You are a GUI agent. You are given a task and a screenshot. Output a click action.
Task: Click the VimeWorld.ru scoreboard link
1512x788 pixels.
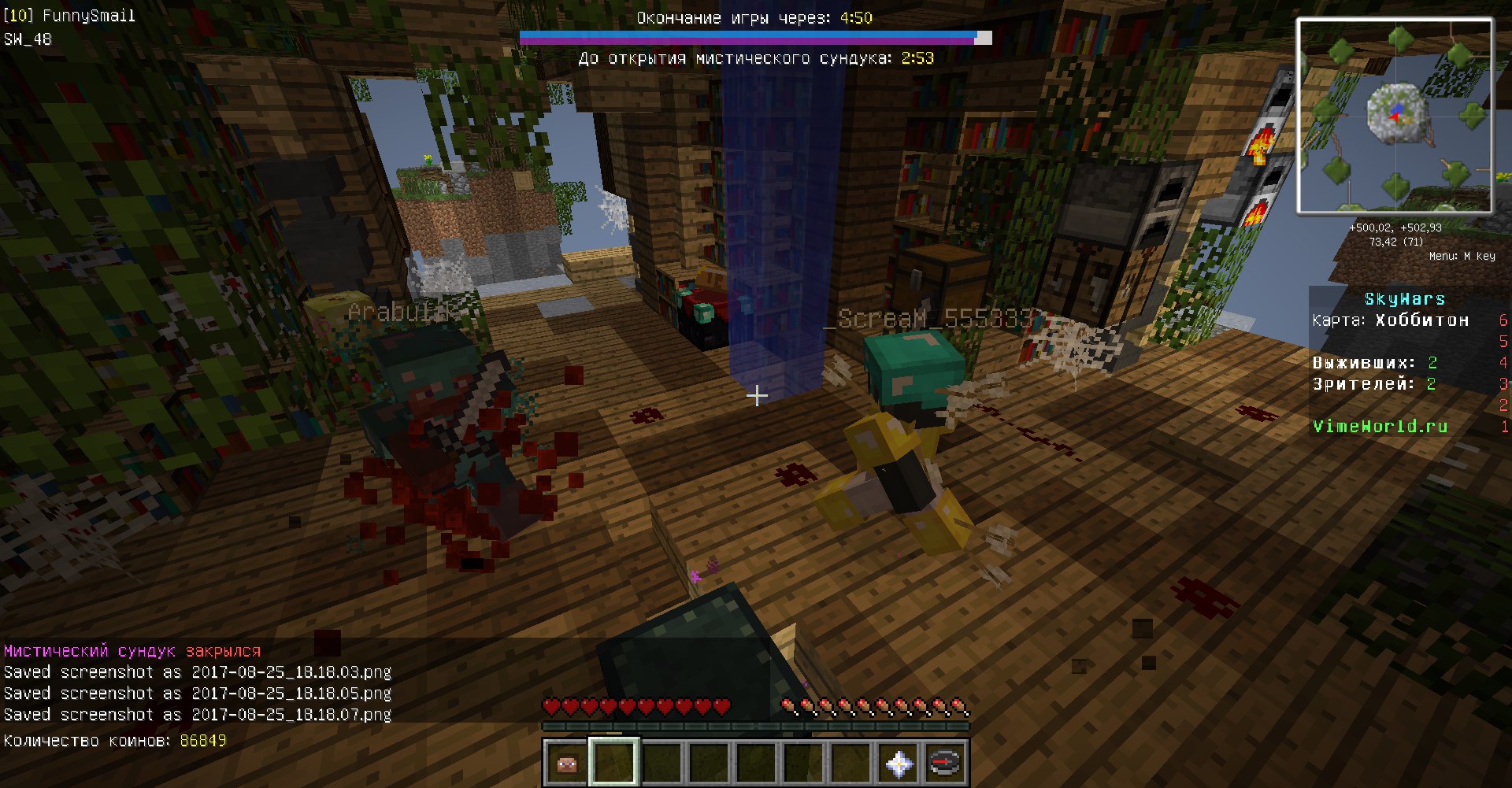pyautogui.click(x=1380, y=427)
